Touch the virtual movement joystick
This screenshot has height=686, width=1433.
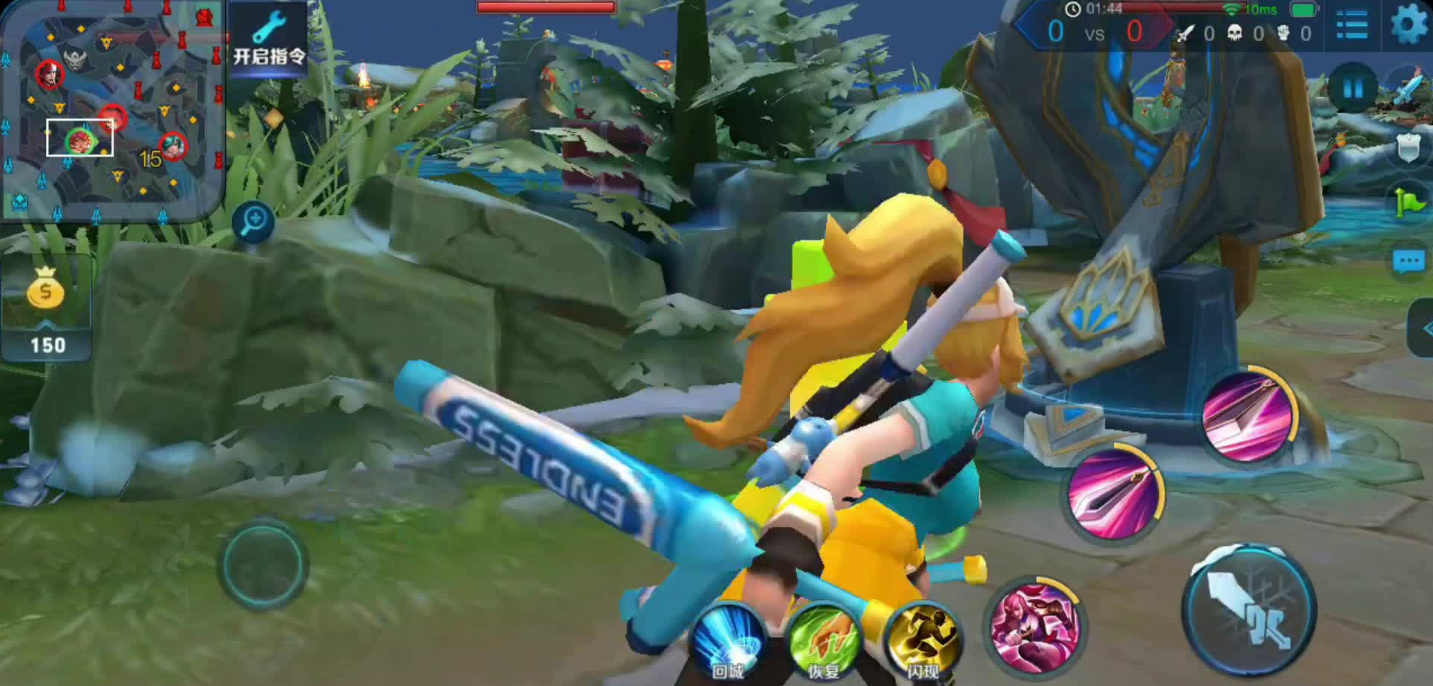263,565
